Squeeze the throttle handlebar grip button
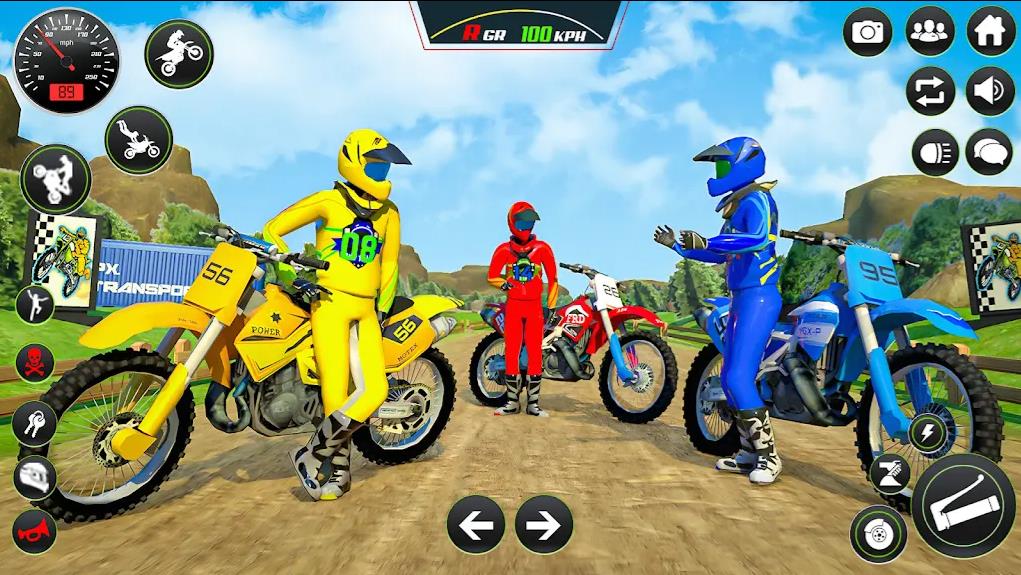Screen dimensions: 1021x575 click(963, 505)
